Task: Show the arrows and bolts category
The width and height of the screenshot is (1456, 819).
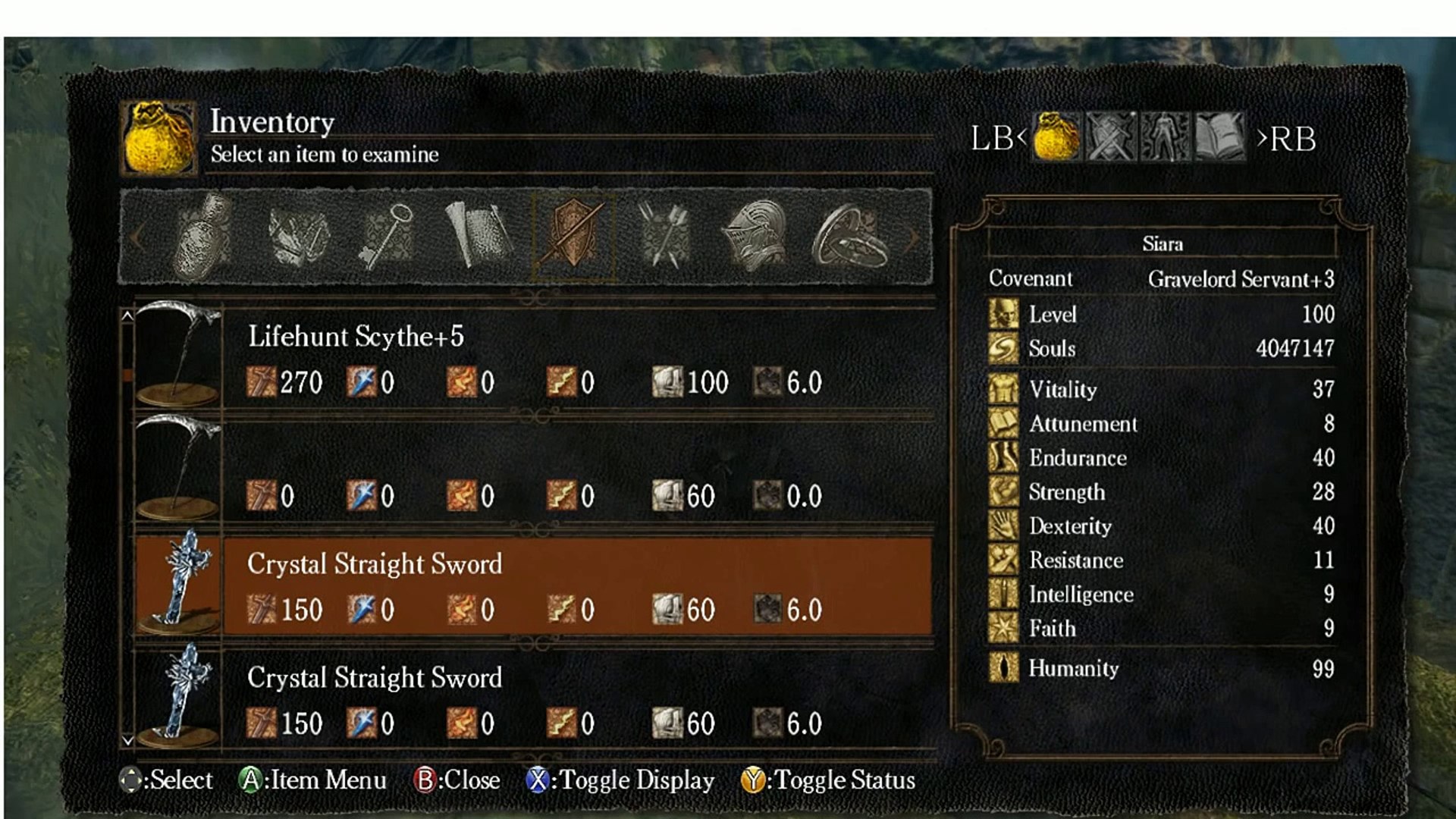Action: pos(665,237)
